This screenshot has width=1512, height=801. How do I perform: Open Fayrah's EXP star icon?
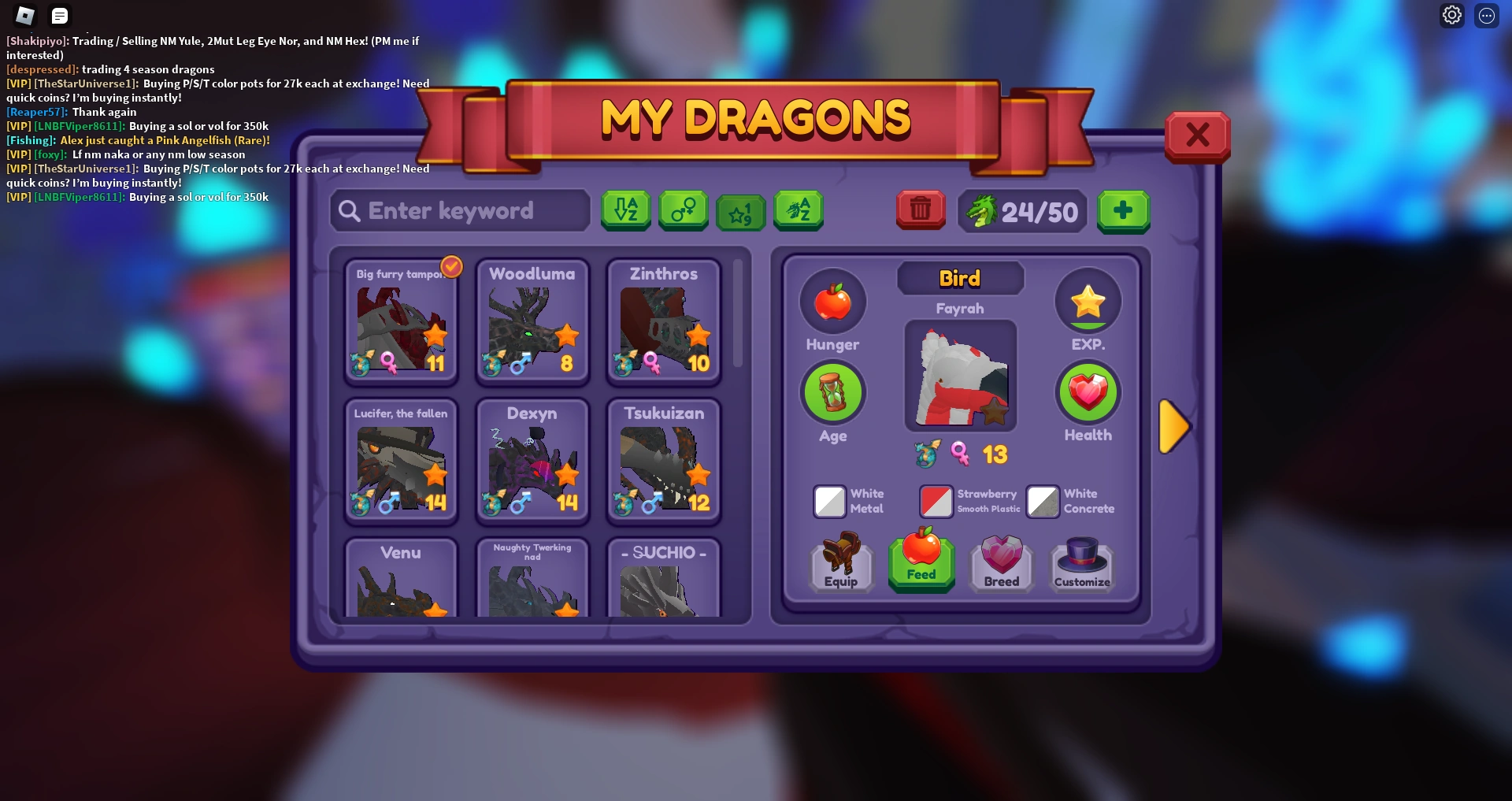pyautogui.click(x=1088, y=300)
